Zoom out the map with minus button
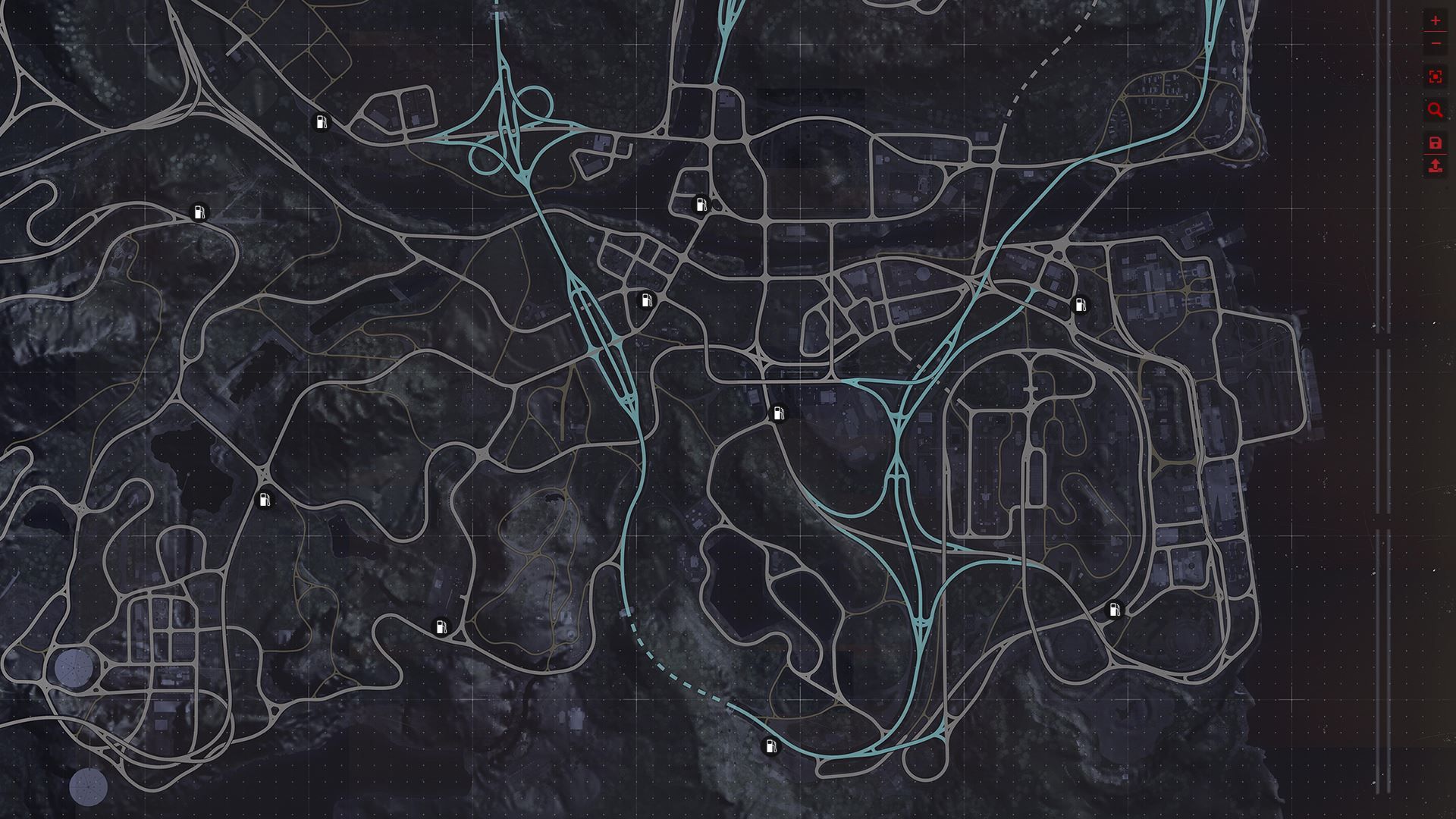The height and width of the screenshot is (819, 1456). [x=1435, y=44]
